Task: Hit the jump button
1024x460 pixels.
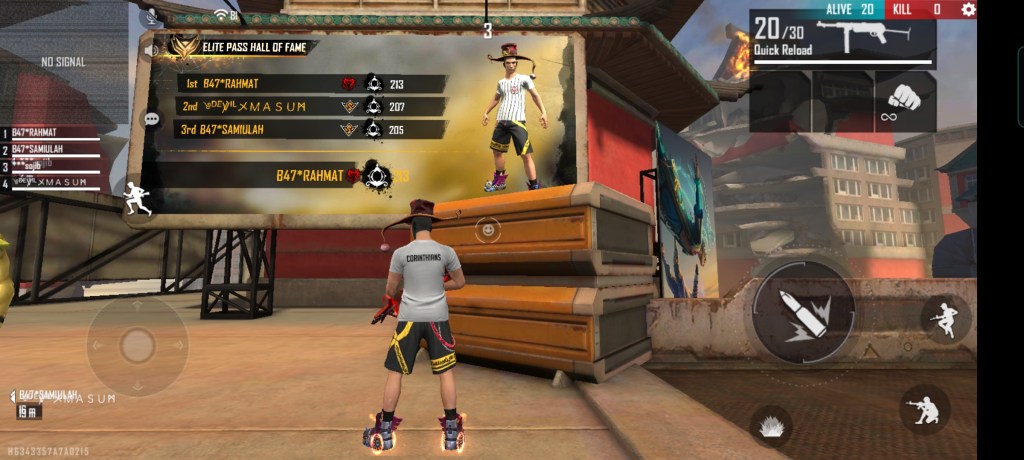Action: click(x=944, y=319)
